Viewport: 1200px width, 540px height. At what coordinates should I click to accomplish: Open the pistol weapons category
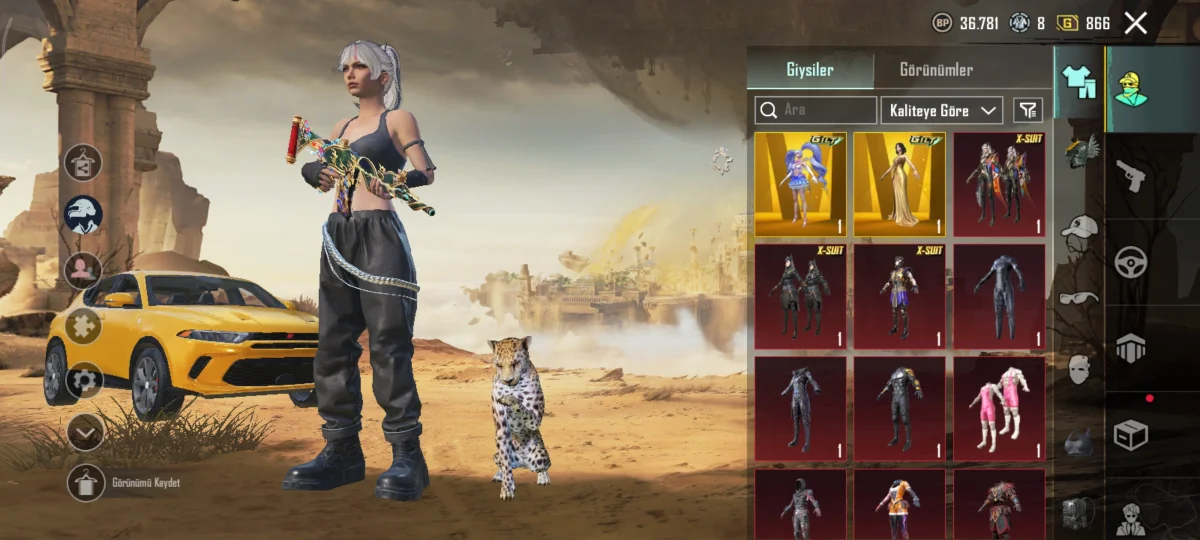pos(1130,175)
